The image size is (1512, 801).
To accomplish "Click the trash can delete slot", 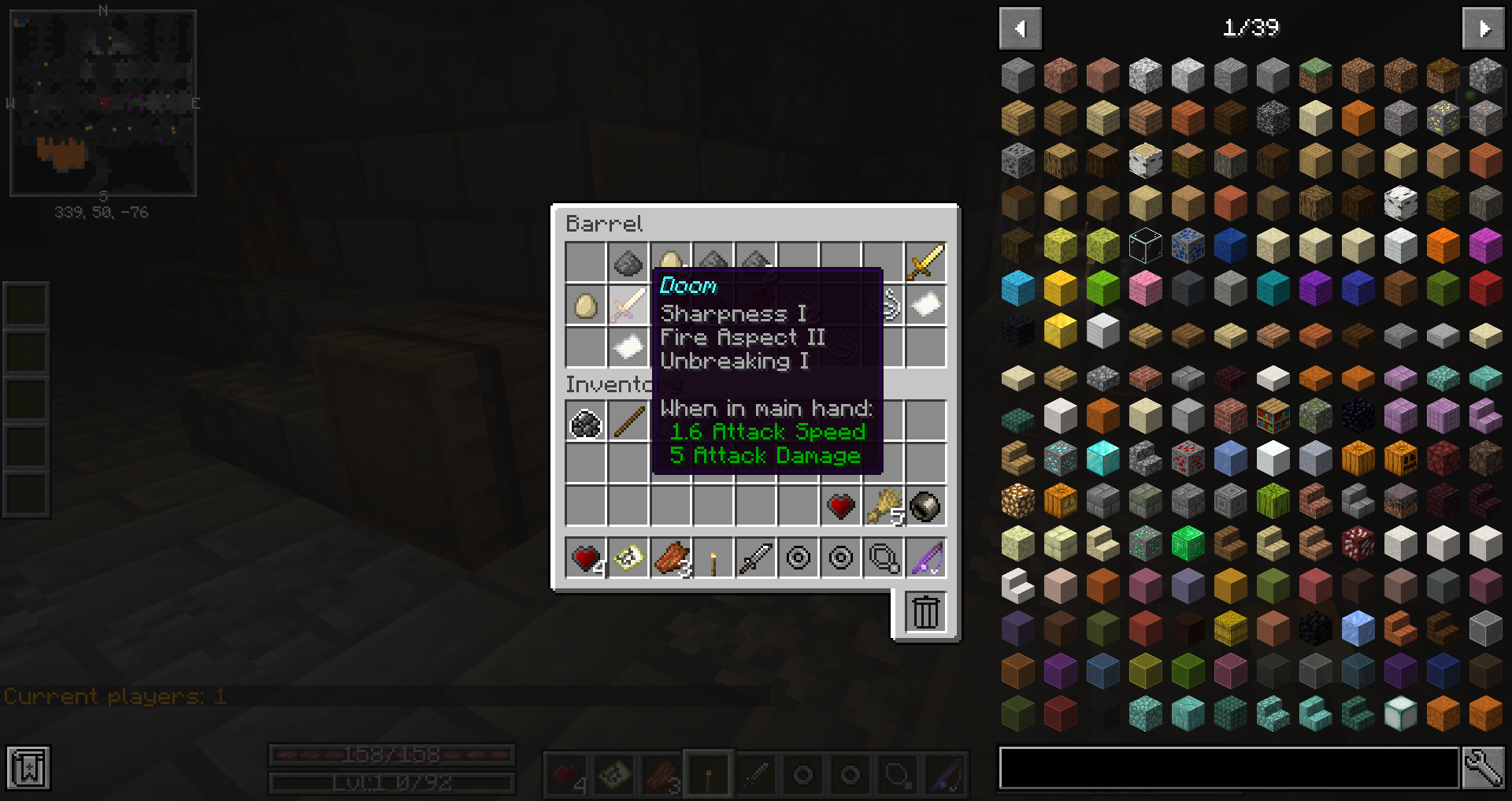I will pos(925,612).
